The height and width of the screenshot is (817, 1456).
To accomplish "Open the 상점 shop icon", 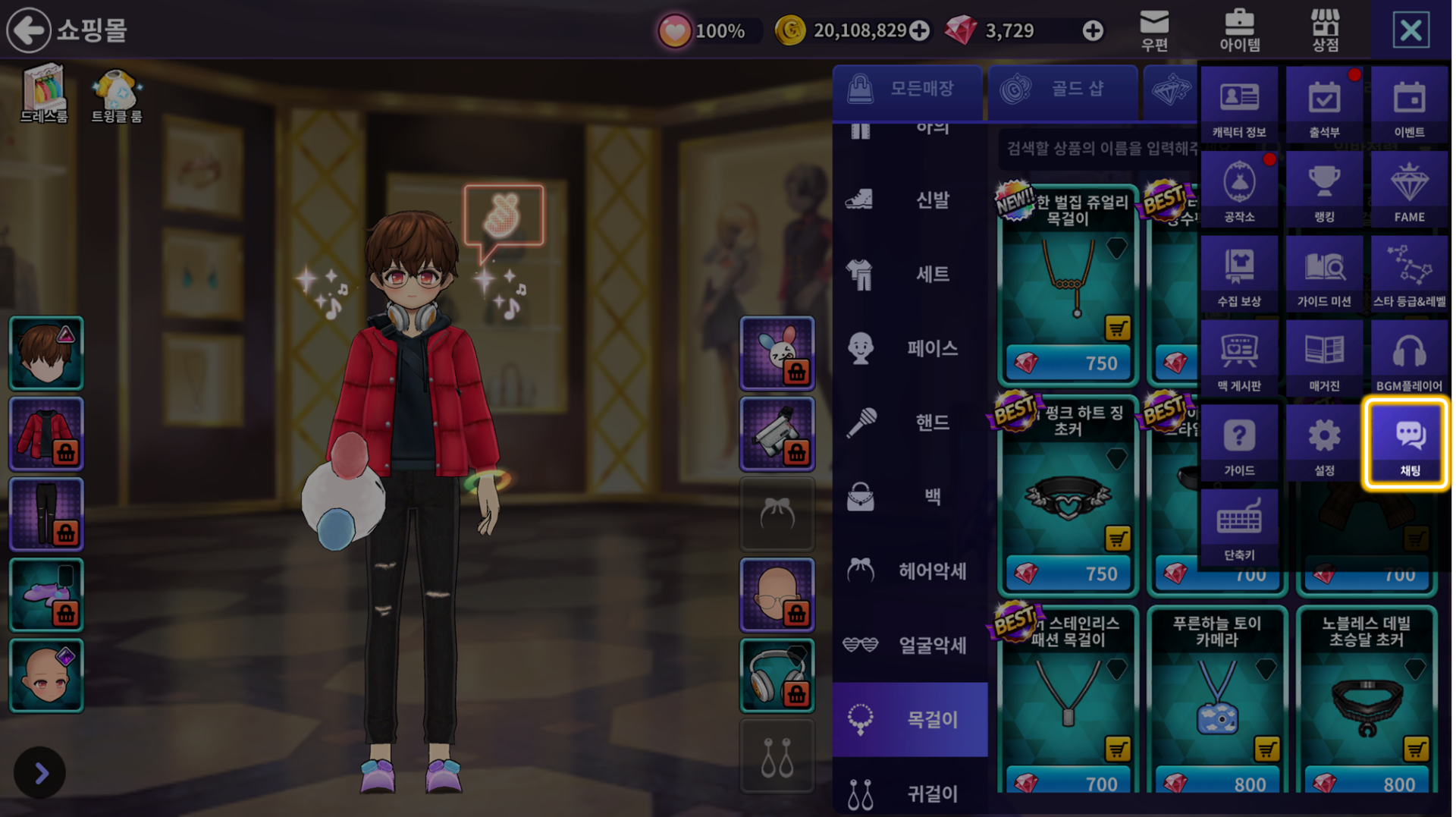I will click(1324, 30).
